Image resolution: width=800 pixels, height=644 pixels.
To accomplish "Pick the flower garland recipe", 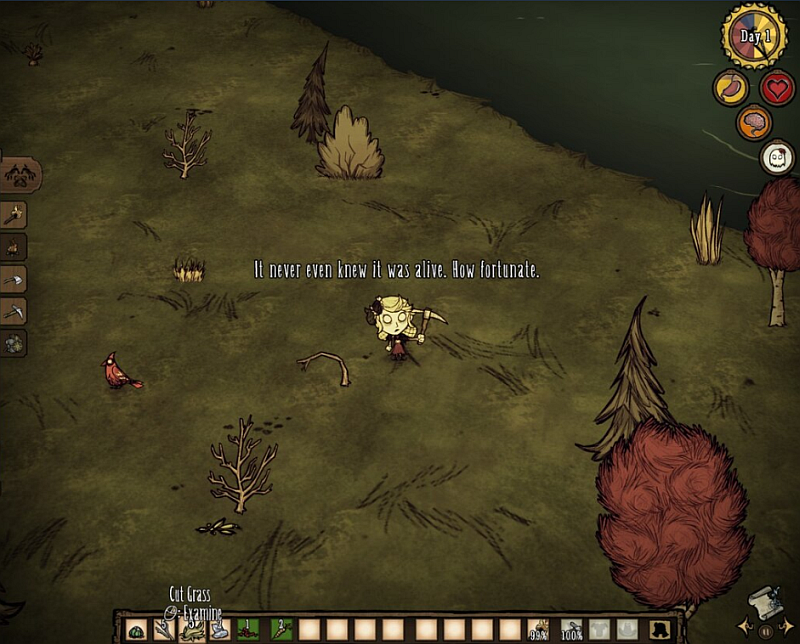I will (15, 343).
